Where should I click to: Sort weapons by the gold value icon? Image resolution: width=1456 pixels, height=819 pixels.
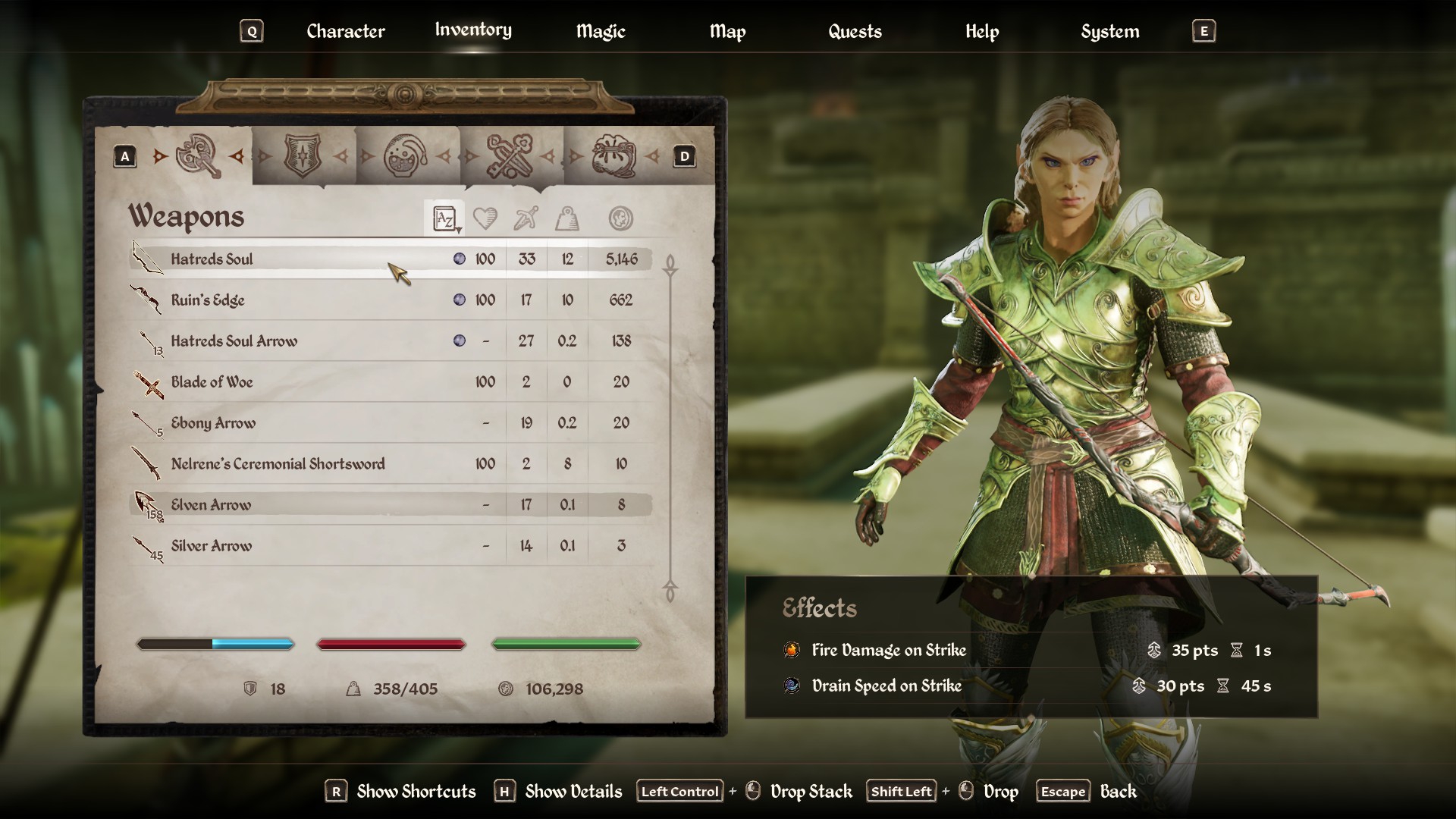620,218
